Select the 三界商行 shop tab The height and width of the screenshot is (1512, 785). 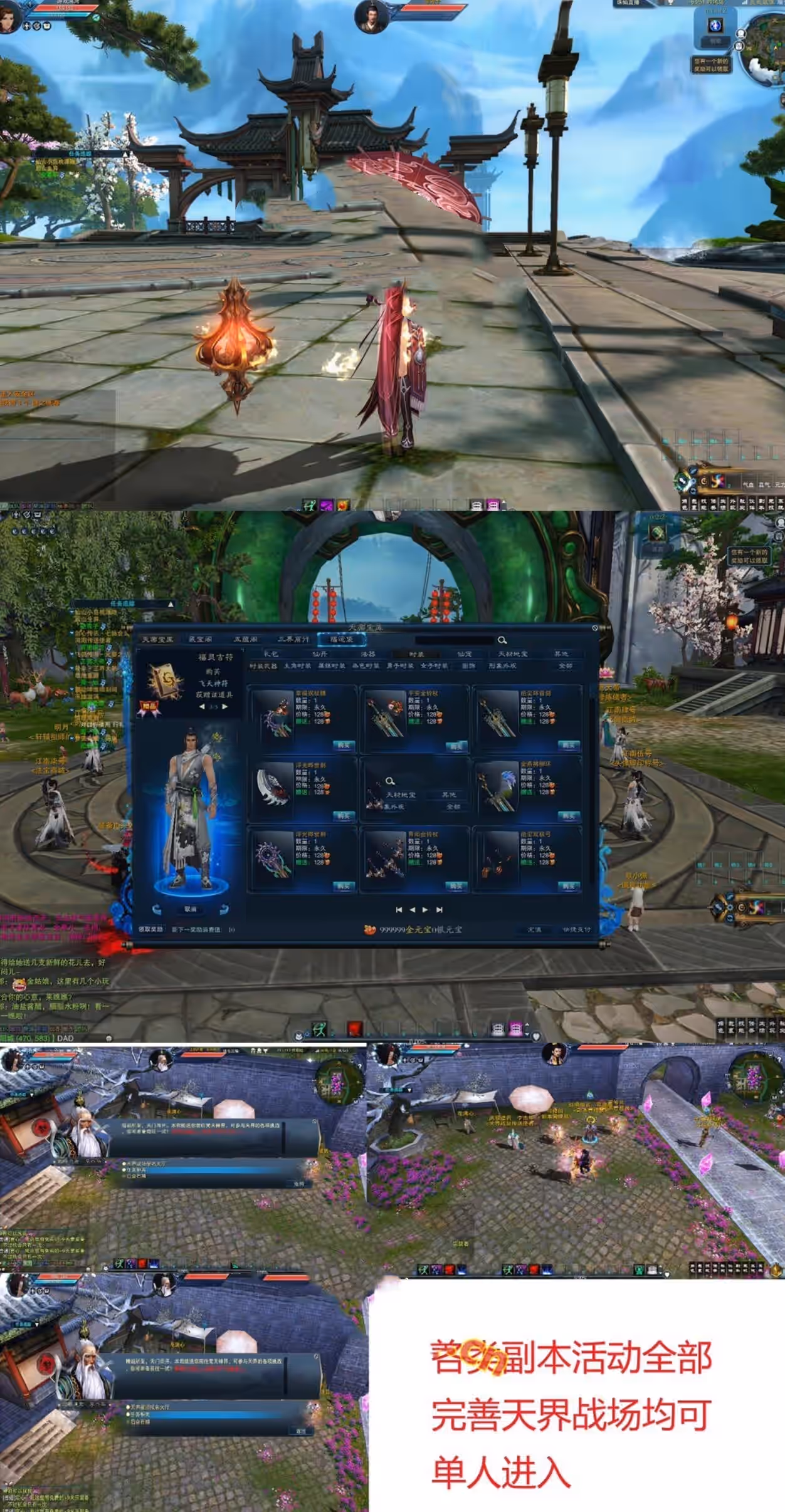(x=293, y=639)
